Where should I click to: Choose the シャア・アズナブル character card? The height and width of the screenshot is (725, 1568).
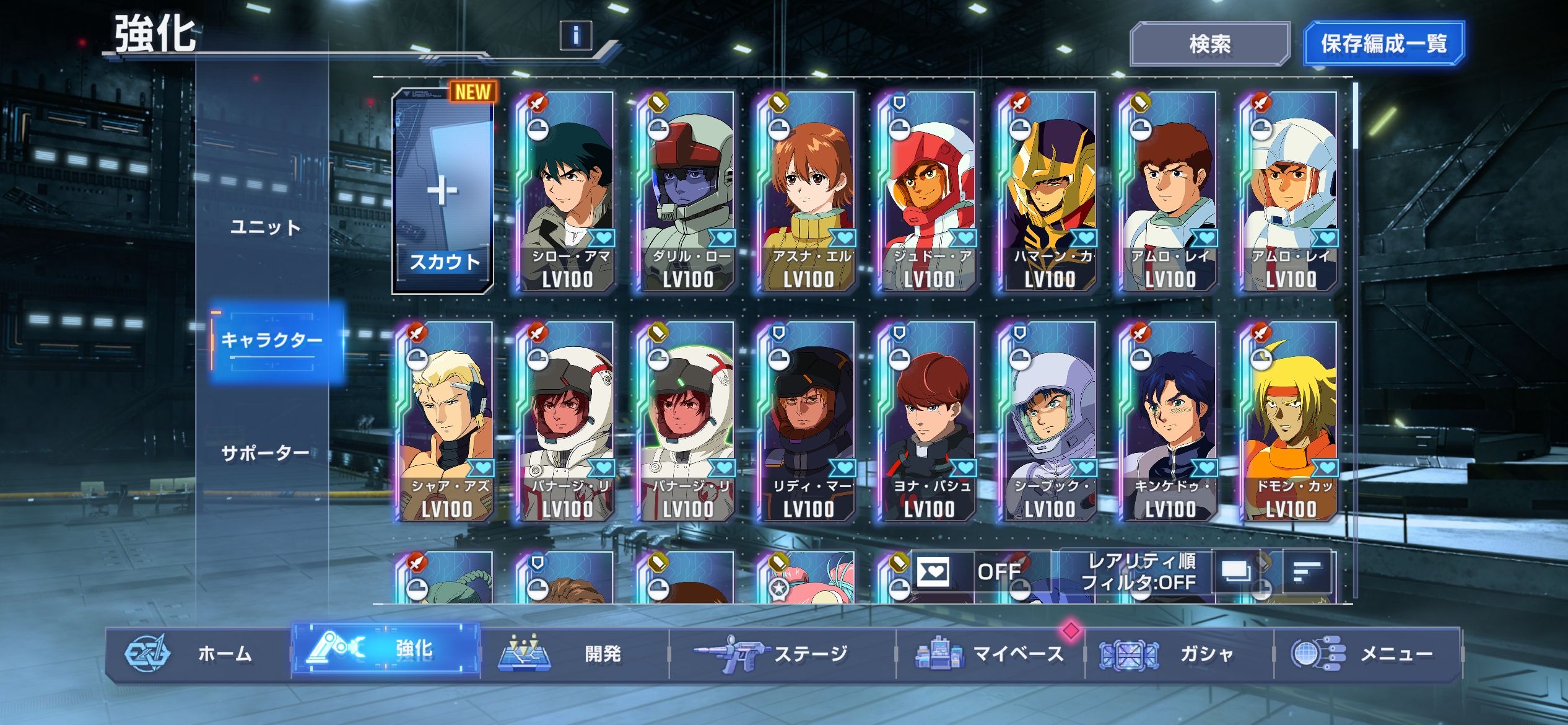(446, 421)
